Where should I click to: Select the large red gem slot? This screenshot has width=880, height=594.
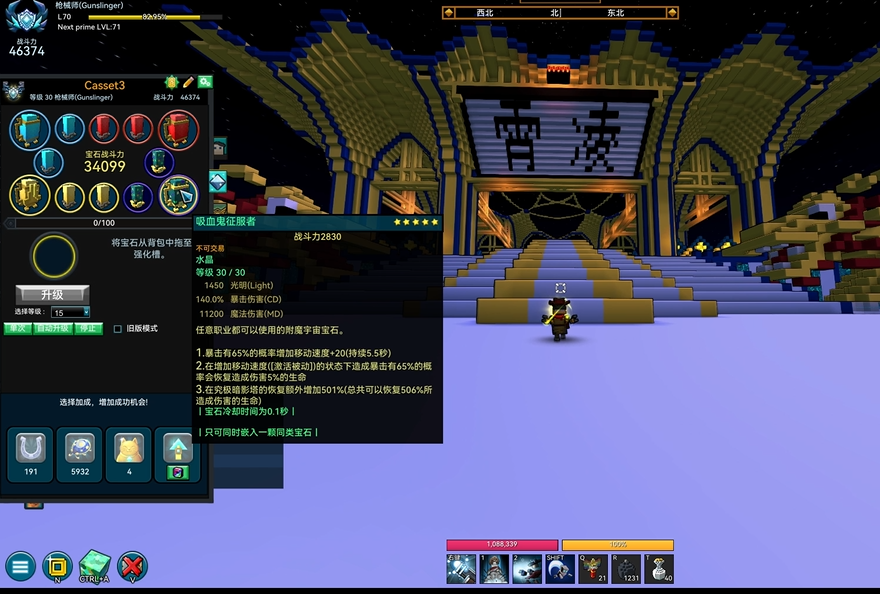click(178, 129)
